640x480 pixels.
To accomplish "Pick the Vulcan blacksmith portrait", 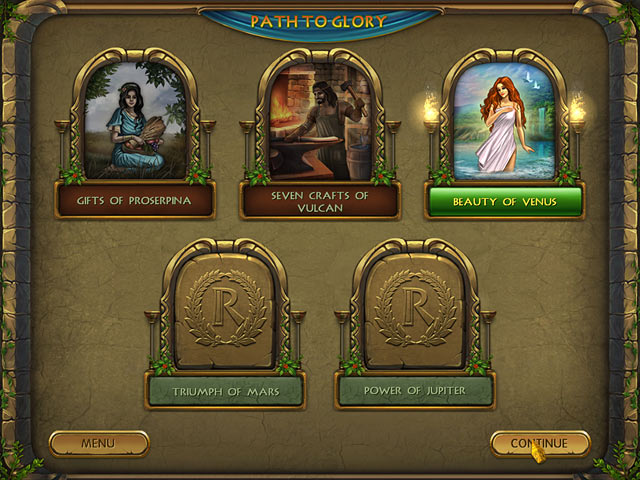I will click(x=320, y=120).
